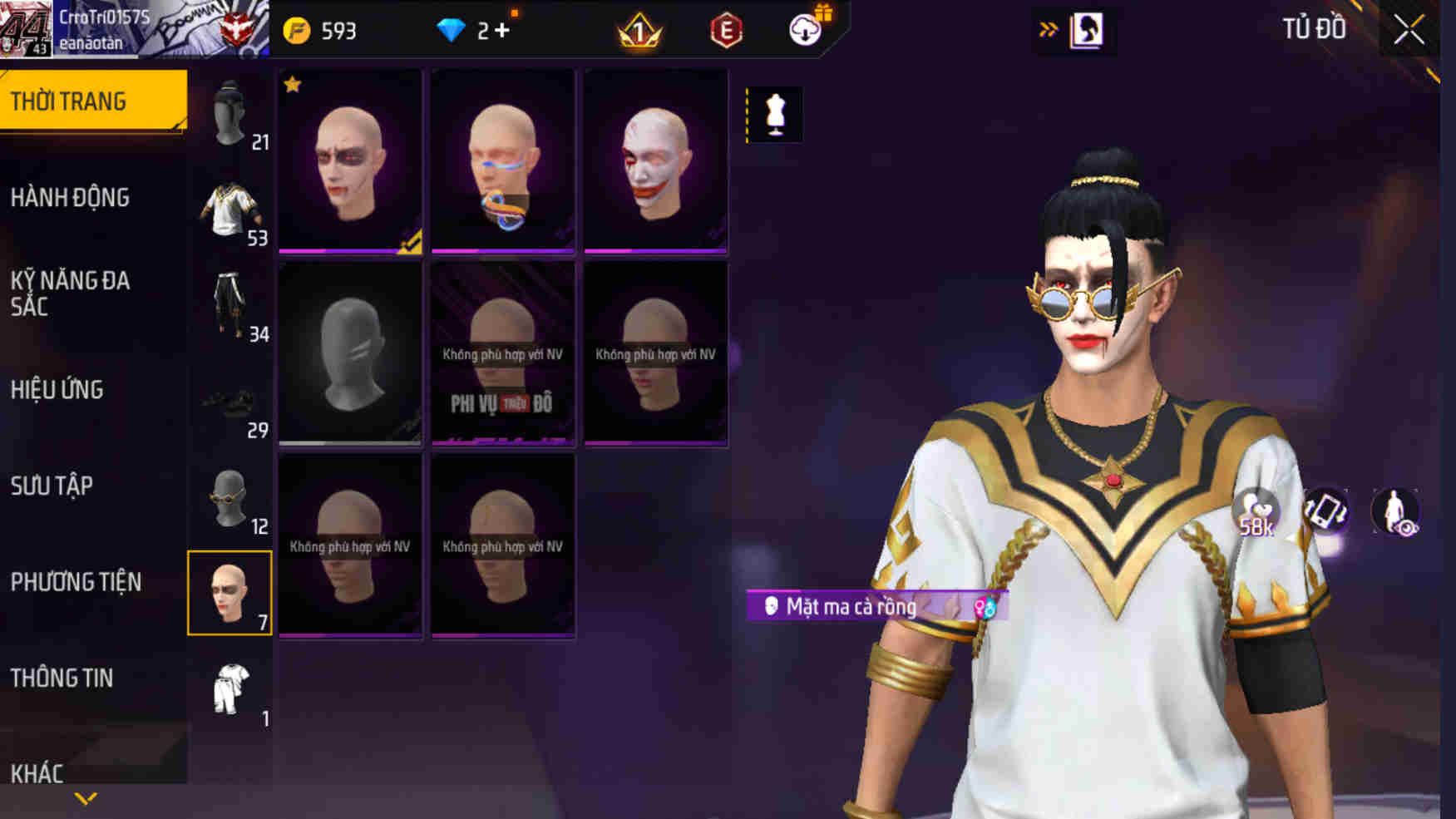Open PHƯƠNG TIỆN category
Viewport: 1456px width, 819px height.
(76, 582)
